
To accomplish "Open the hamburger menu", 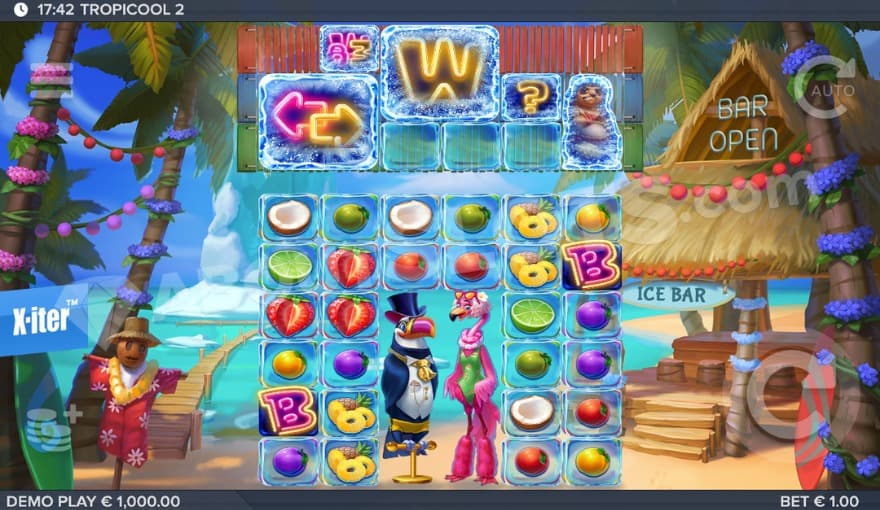I will pos(50,75).
